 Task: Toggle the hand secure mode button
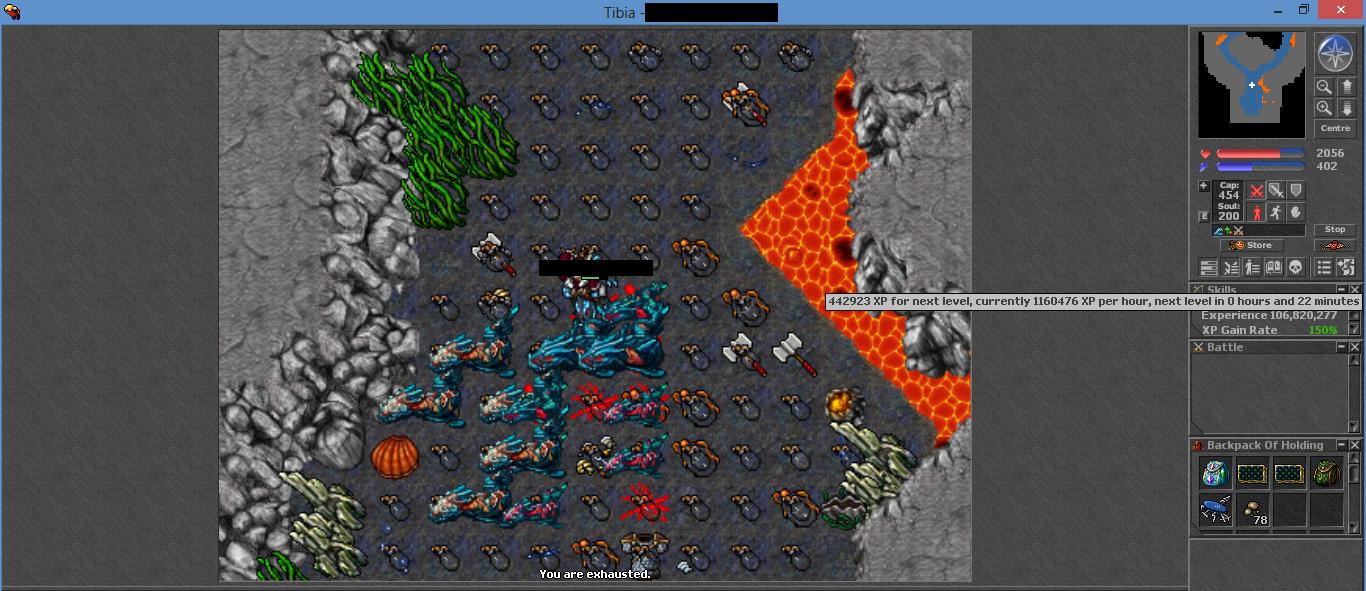click(1296, 212)
